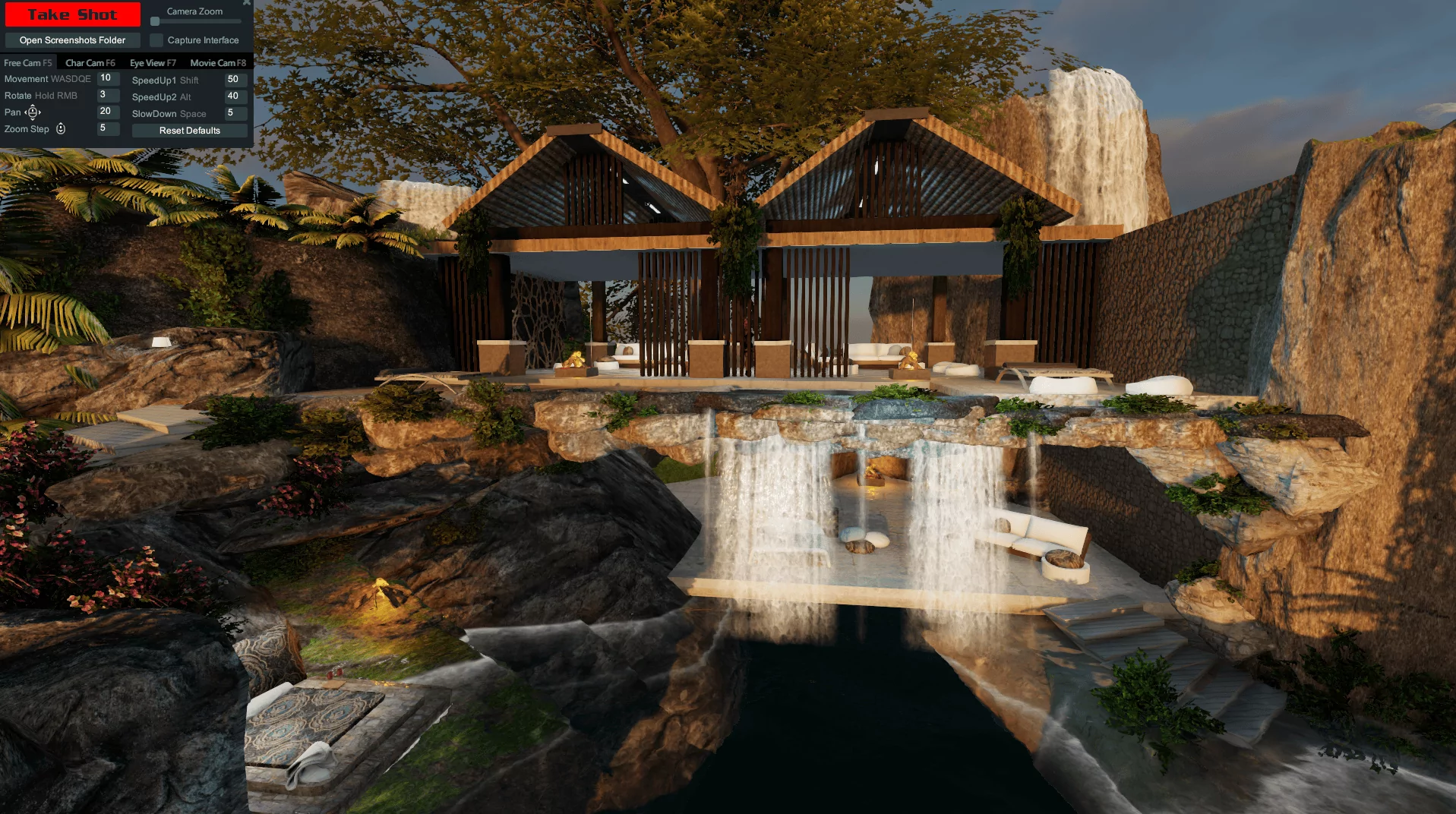This screenshot has height=814, width=1456.
Task: Switch to the Movie Cam F8 tab
Action: tap(217, 62)
